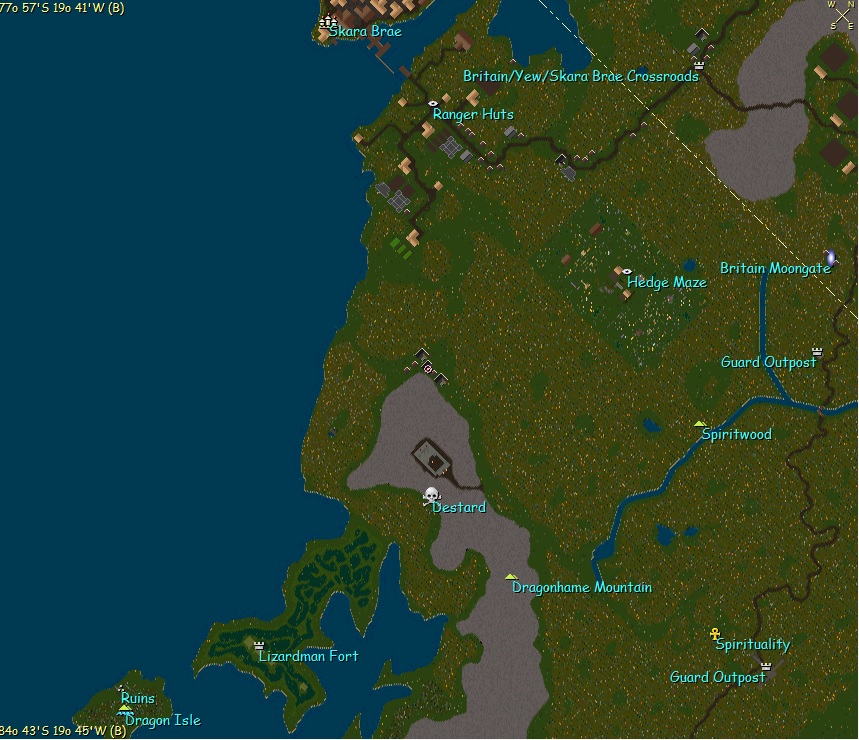859x740 pixels.
Task: Choose the Dragon Isle marker
Action: pos(125,709)
